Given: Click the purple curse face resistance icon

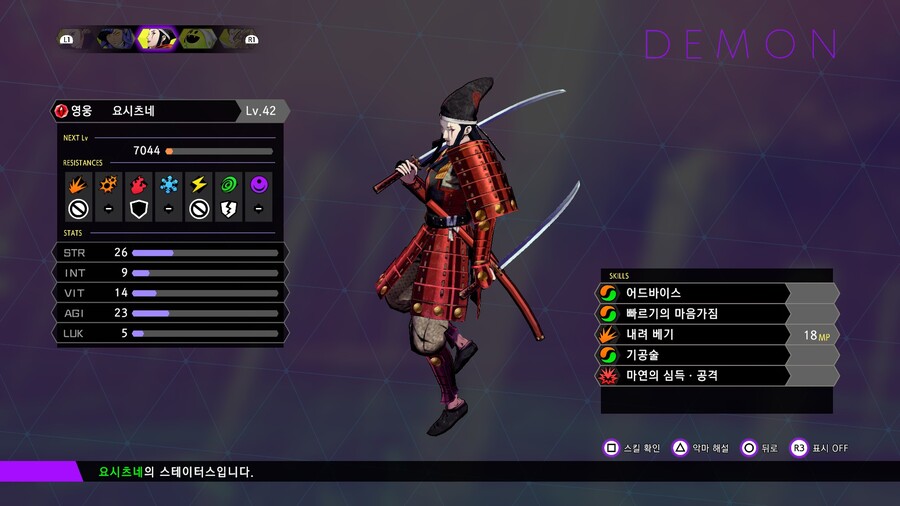Looking at the screenshot, I should click(259, 185).
